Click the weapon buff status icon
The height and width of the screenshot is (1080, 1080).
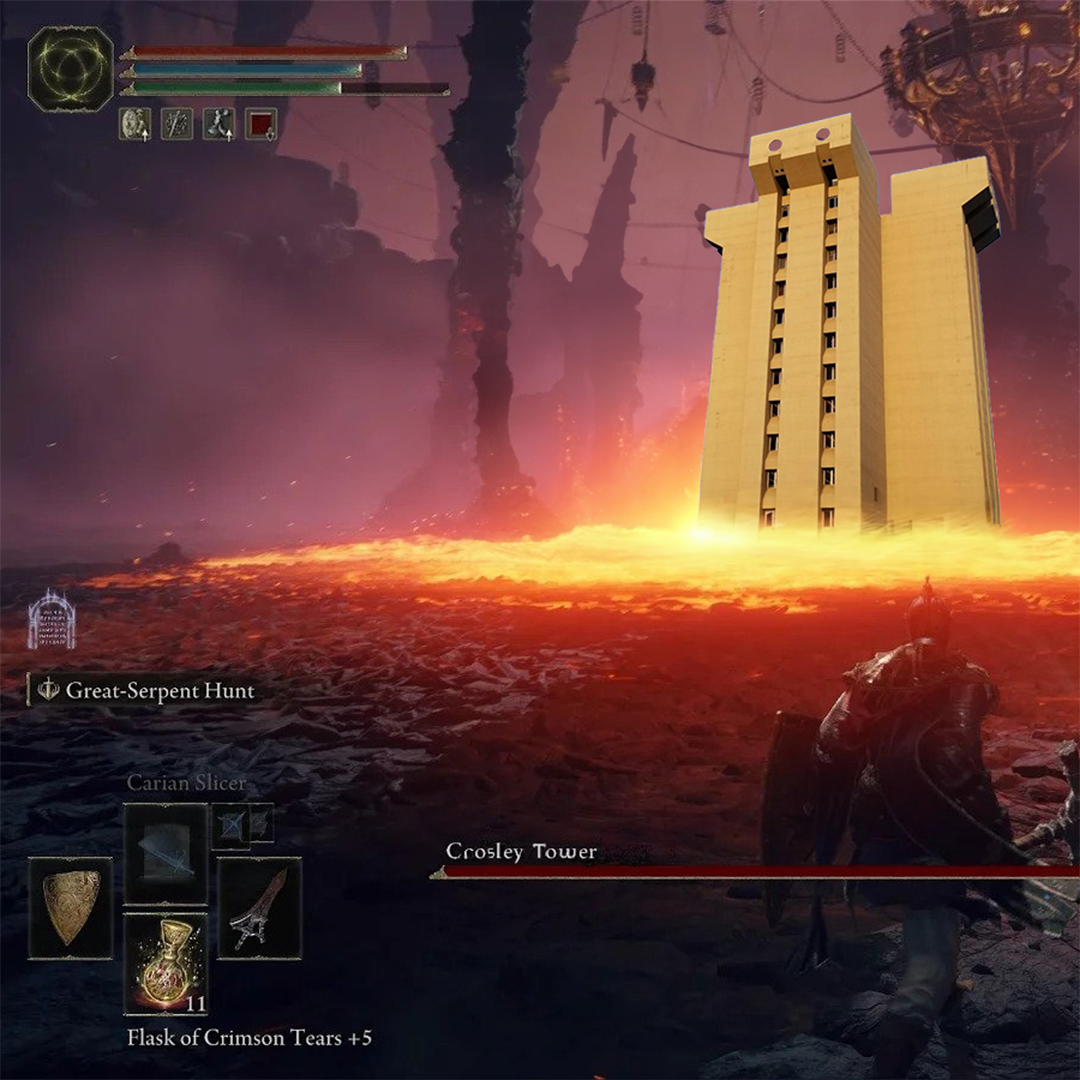177,124
